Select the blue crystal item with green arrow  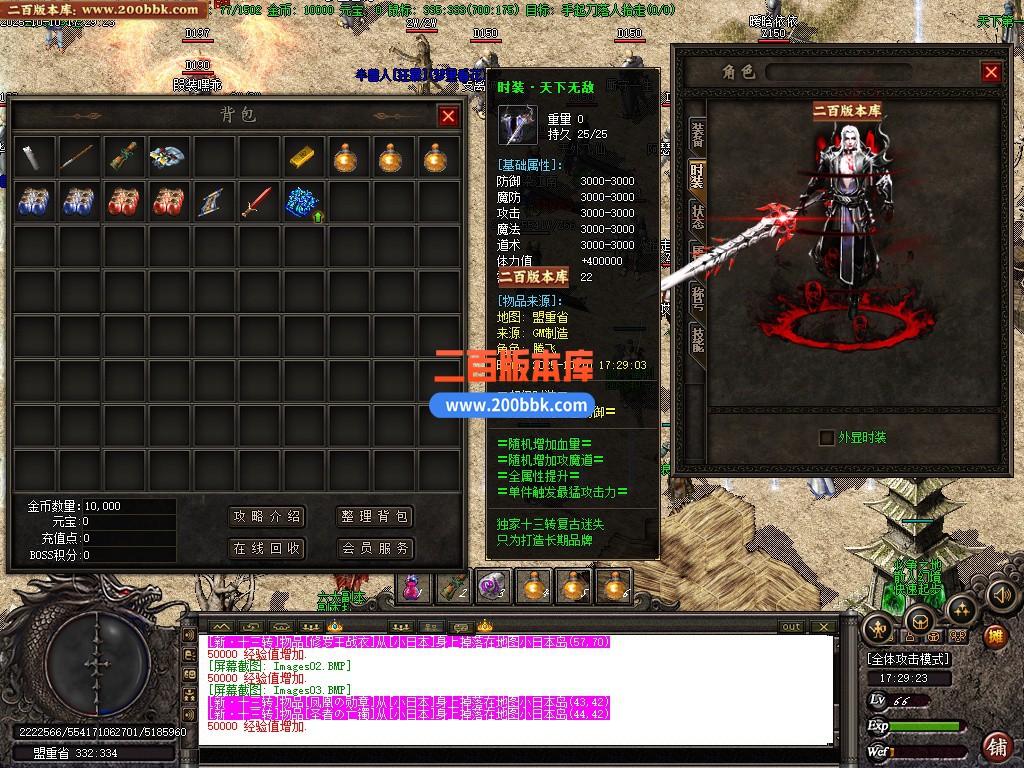pyautogui.click(x=303, y=202)
